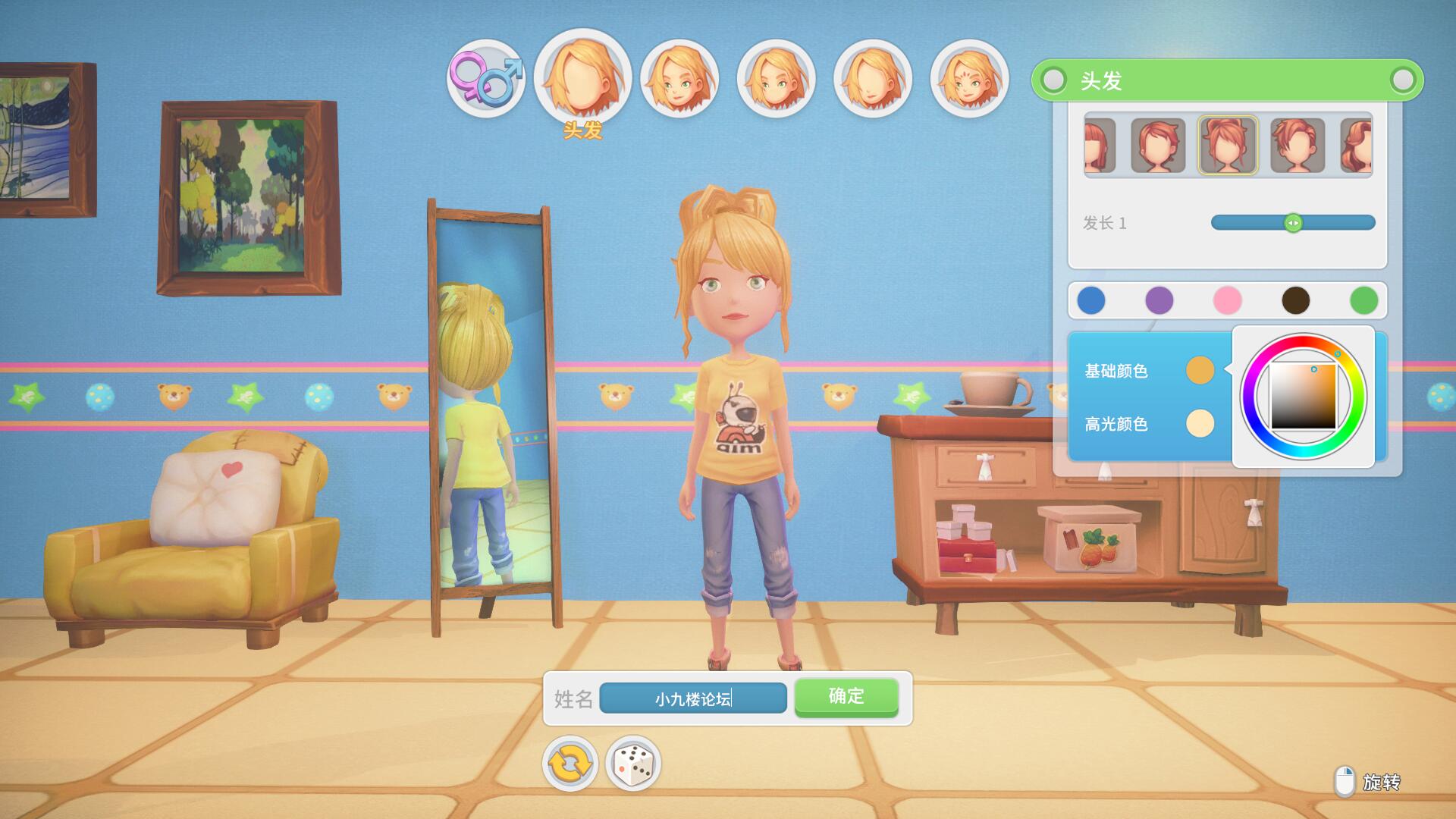Choose the blue hair color preset
Screen dimensions: 1456x819
1091,300
